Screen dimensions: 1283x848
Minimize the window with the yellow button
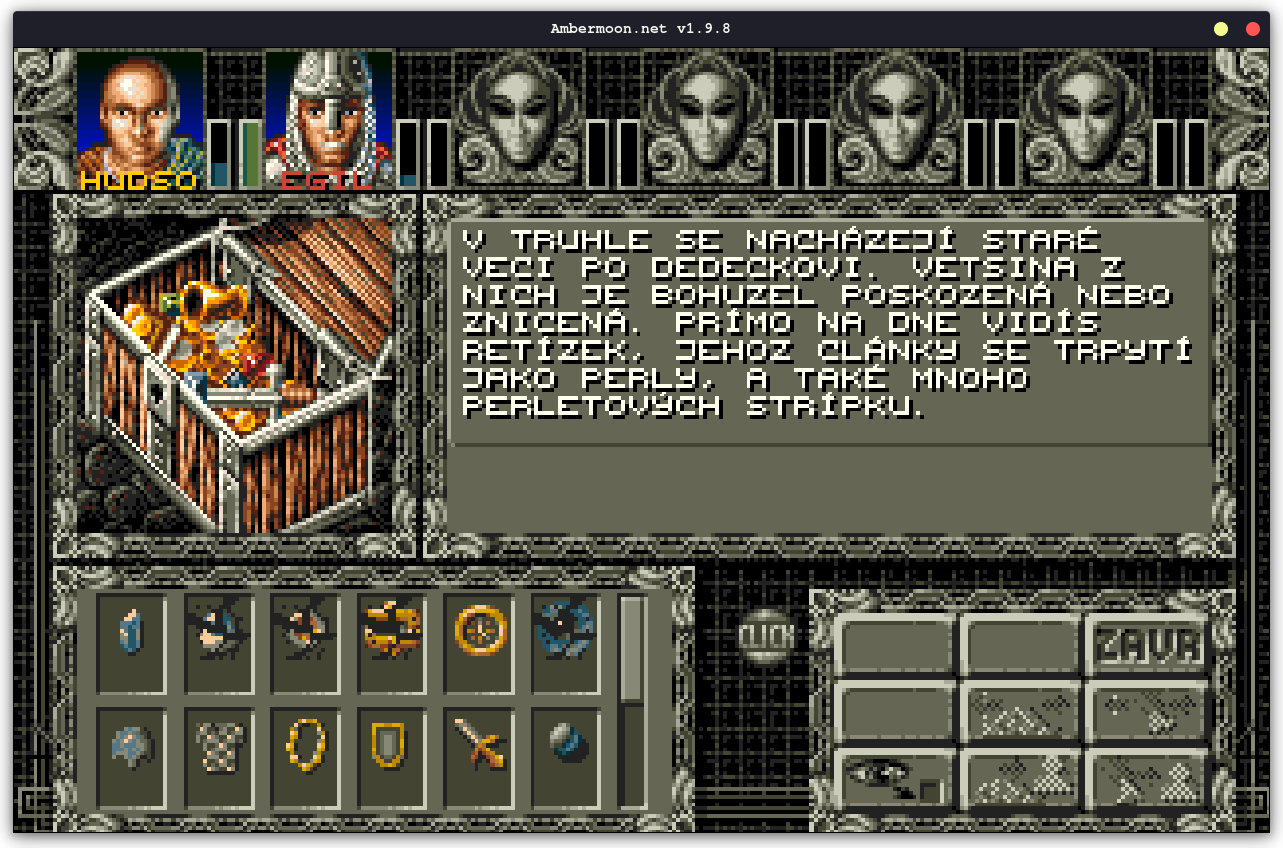click(x=1221, y=29)
